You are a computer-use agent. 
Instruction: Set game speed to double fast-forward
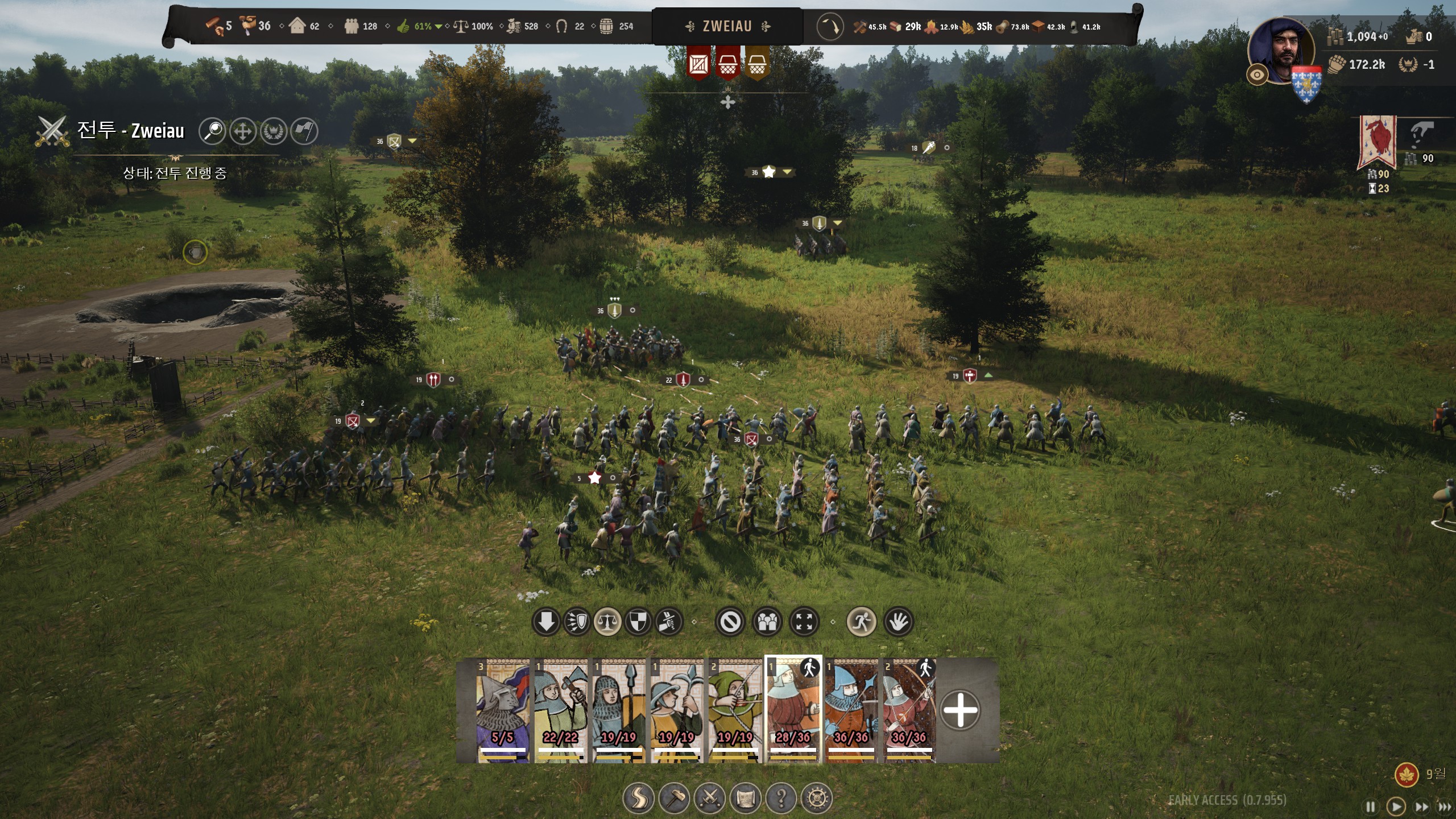pos(1421,806)
